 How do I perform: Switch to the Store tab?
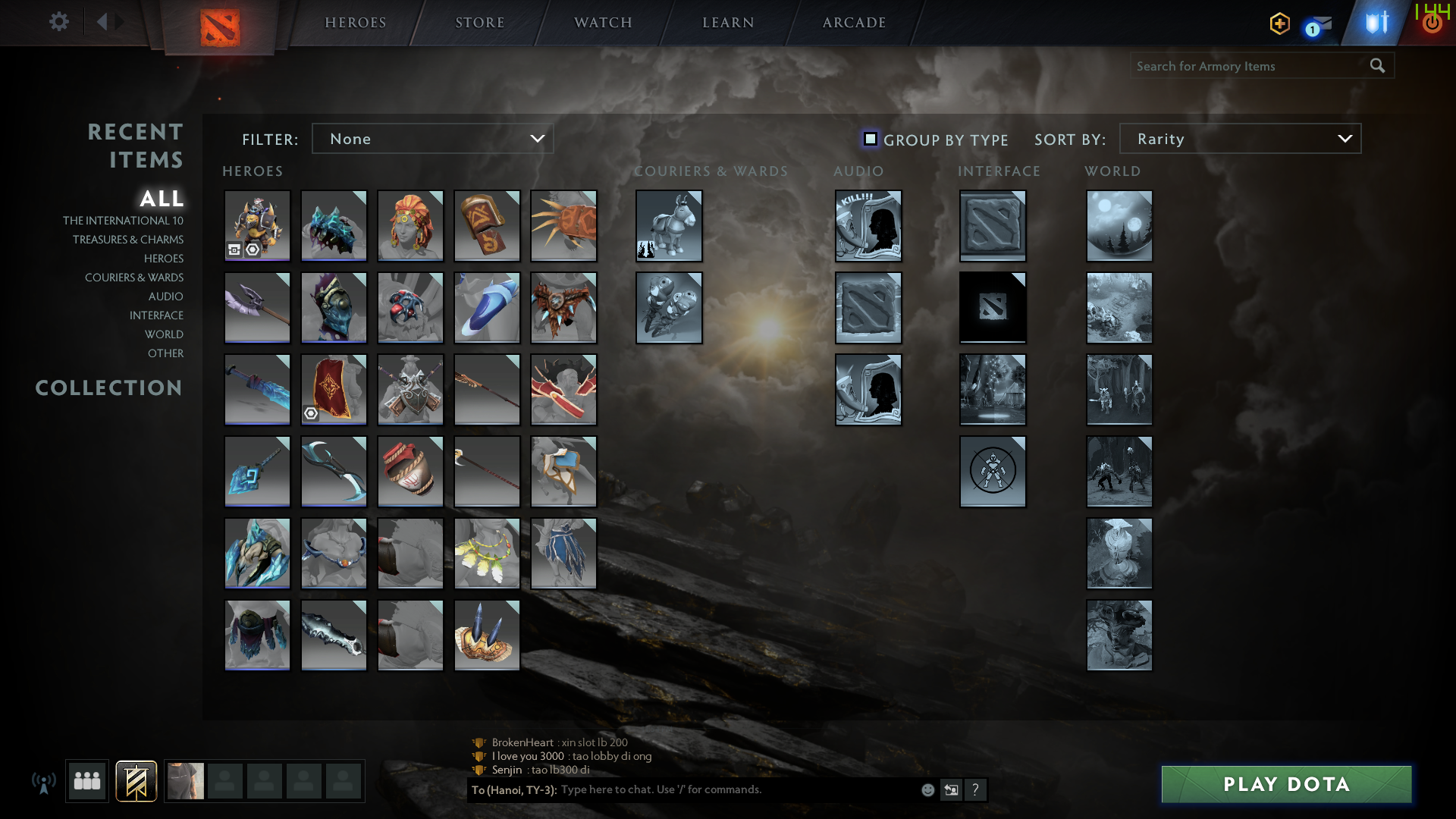point(480,22)
